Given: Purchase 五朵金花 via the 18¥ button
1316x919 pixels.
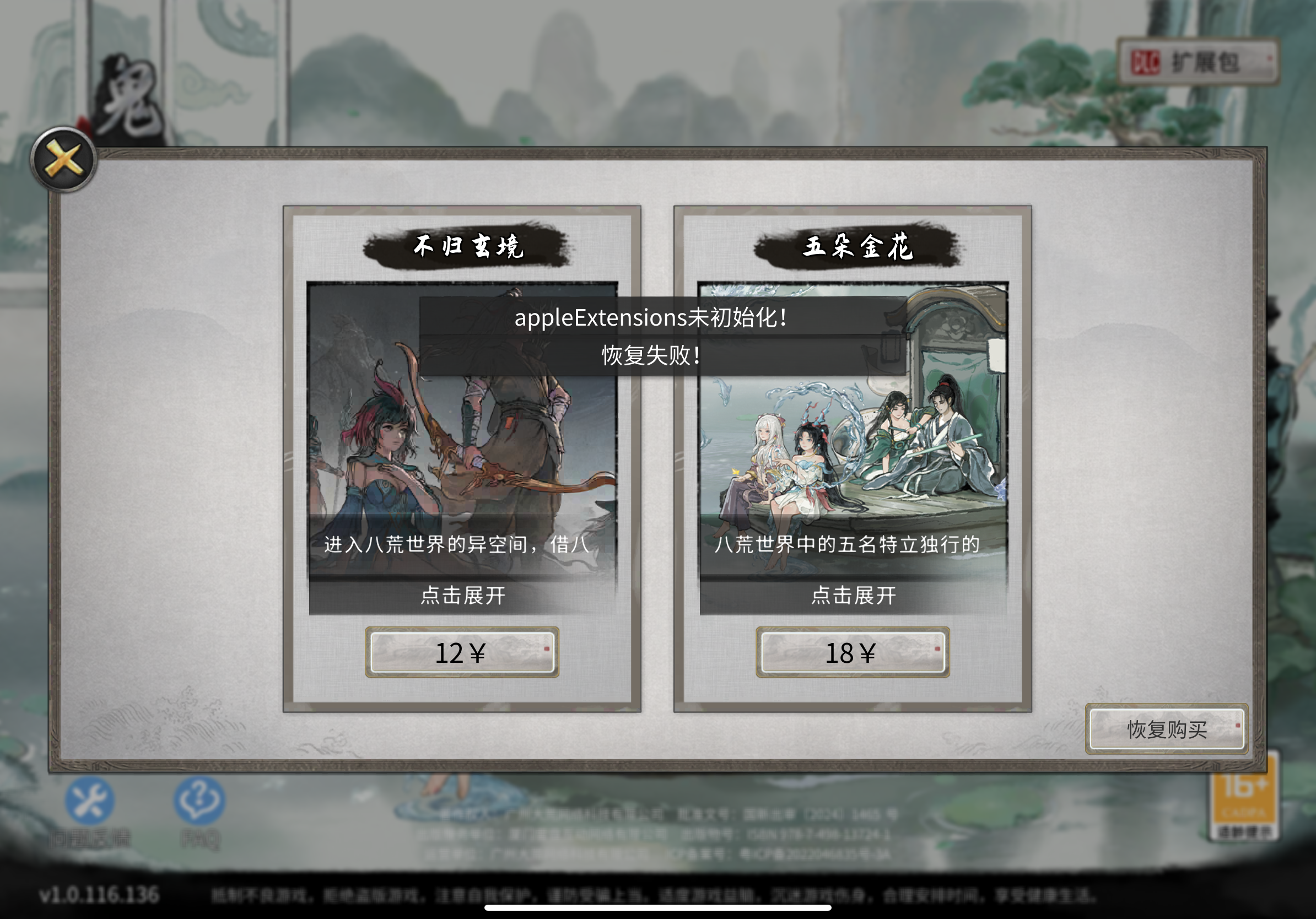Looking at the screenshot, I should click(x=852, y=652).
